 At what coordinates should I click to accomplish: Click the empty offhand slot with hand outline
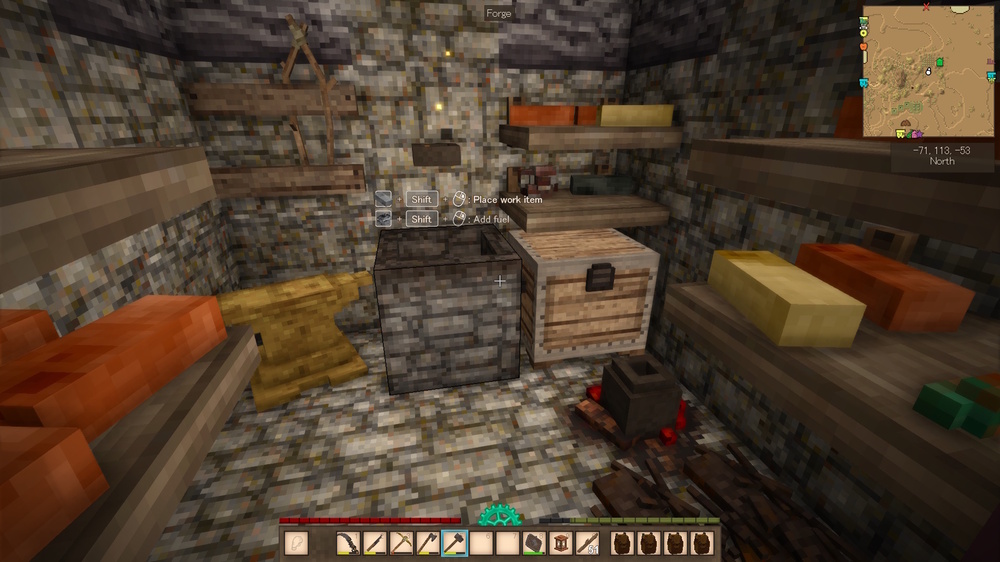(x=296, y=543)
